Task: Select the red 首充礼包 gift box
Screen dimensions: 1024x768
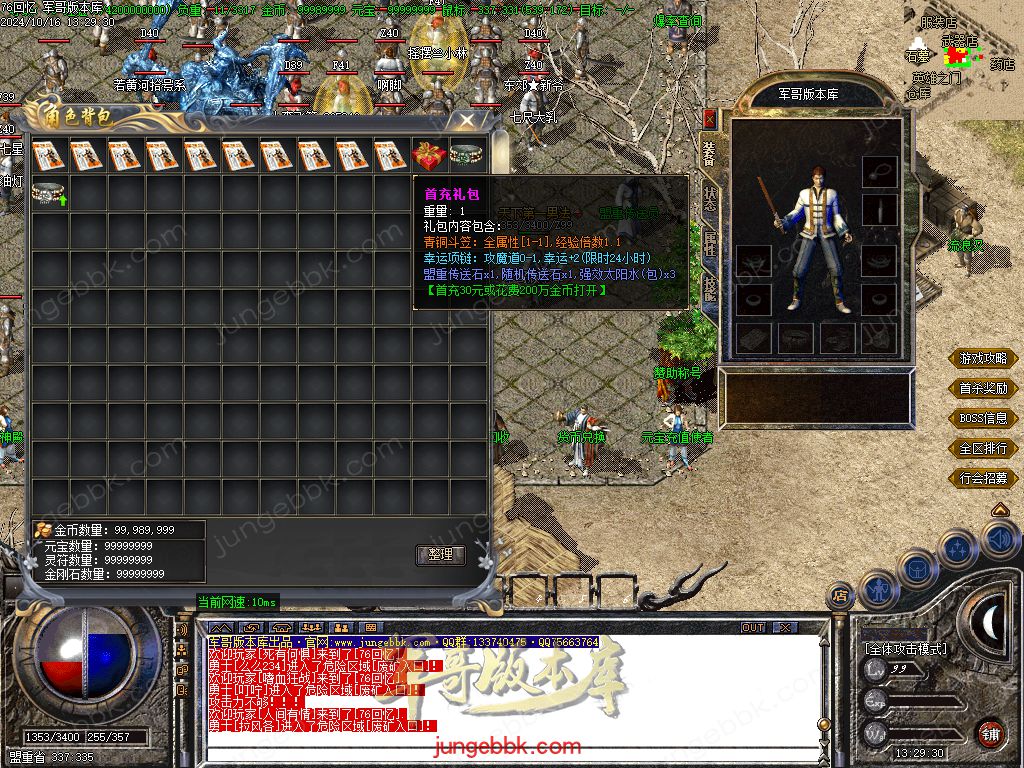Action: (428, 155)
